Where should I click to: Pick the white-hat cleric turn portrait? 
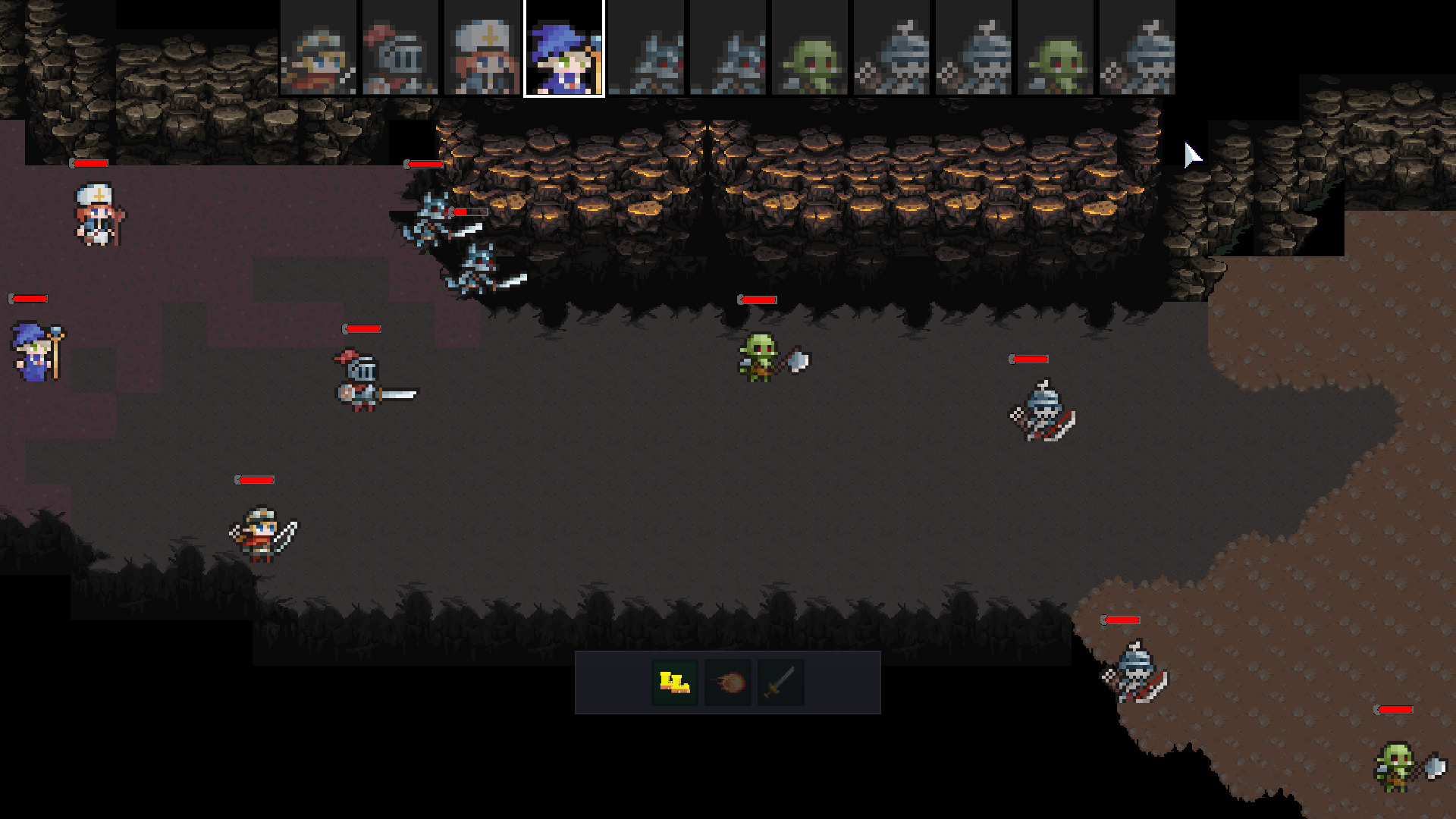tap(482, 49)
